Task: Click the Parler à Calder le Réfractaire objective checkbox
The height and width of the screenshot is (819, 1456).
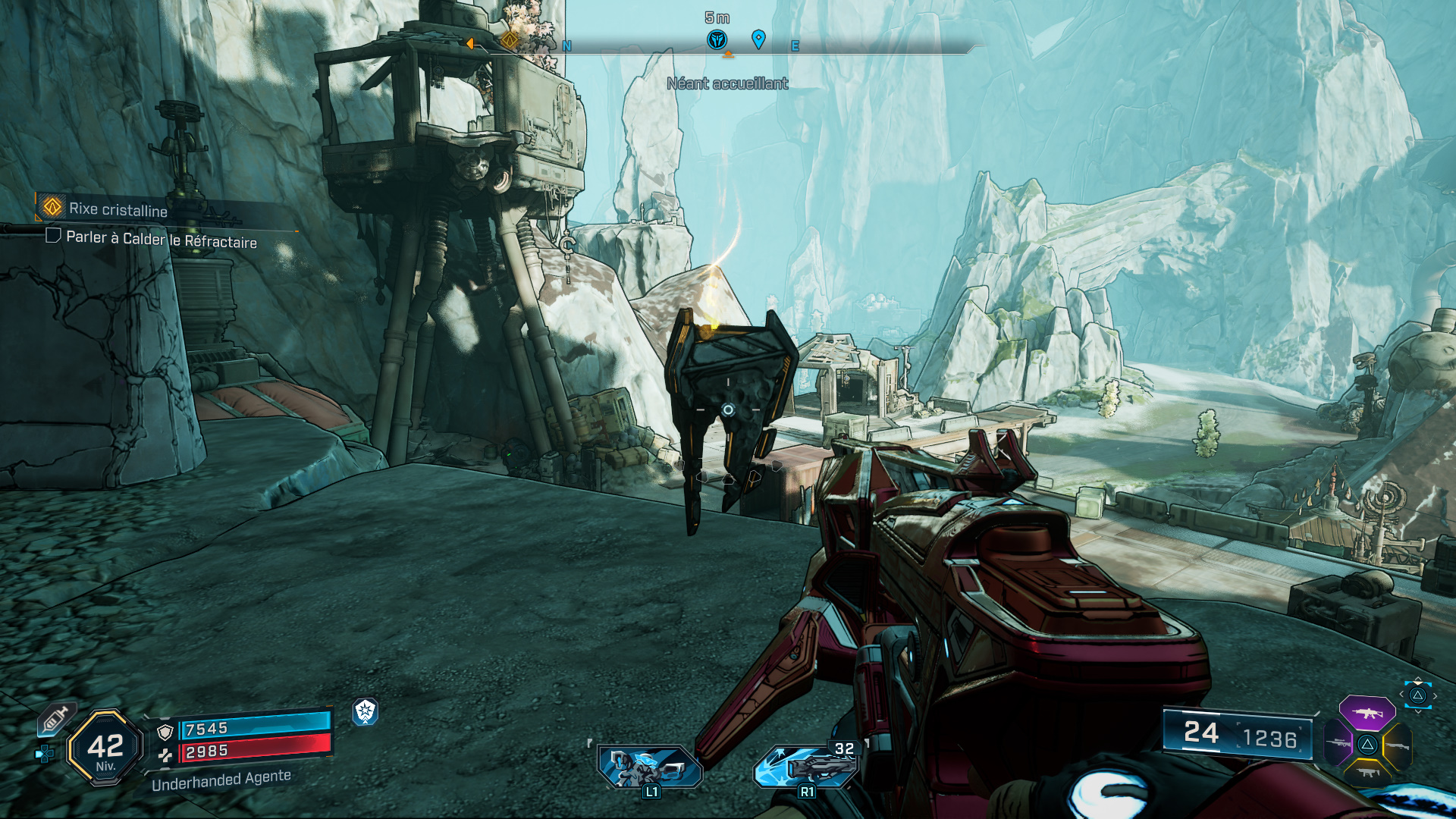Action: tap(53, 236)
